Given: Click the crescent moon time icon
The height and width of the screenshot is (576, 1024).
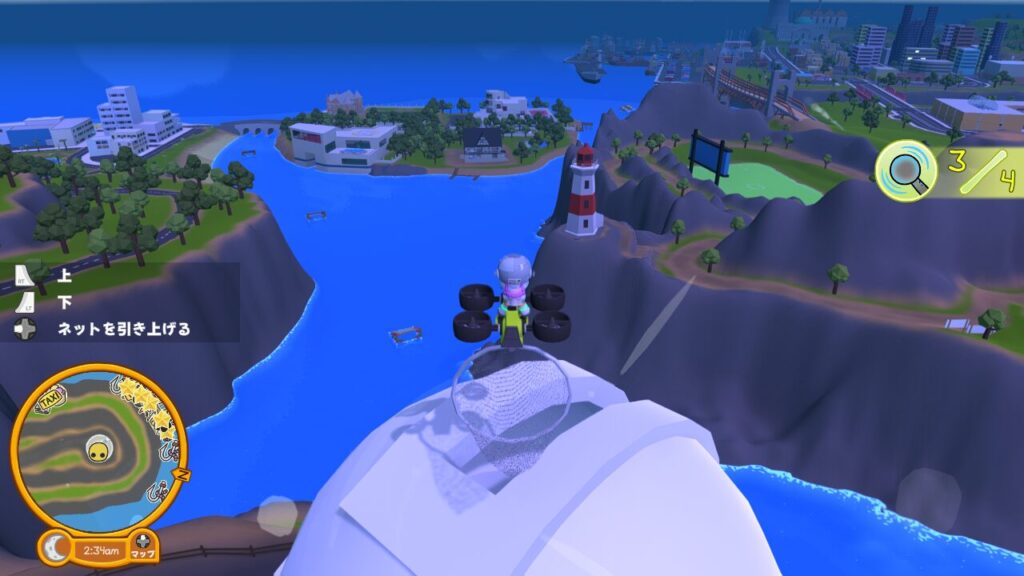Looking at the screenshot, I should [x=60, y=548].
